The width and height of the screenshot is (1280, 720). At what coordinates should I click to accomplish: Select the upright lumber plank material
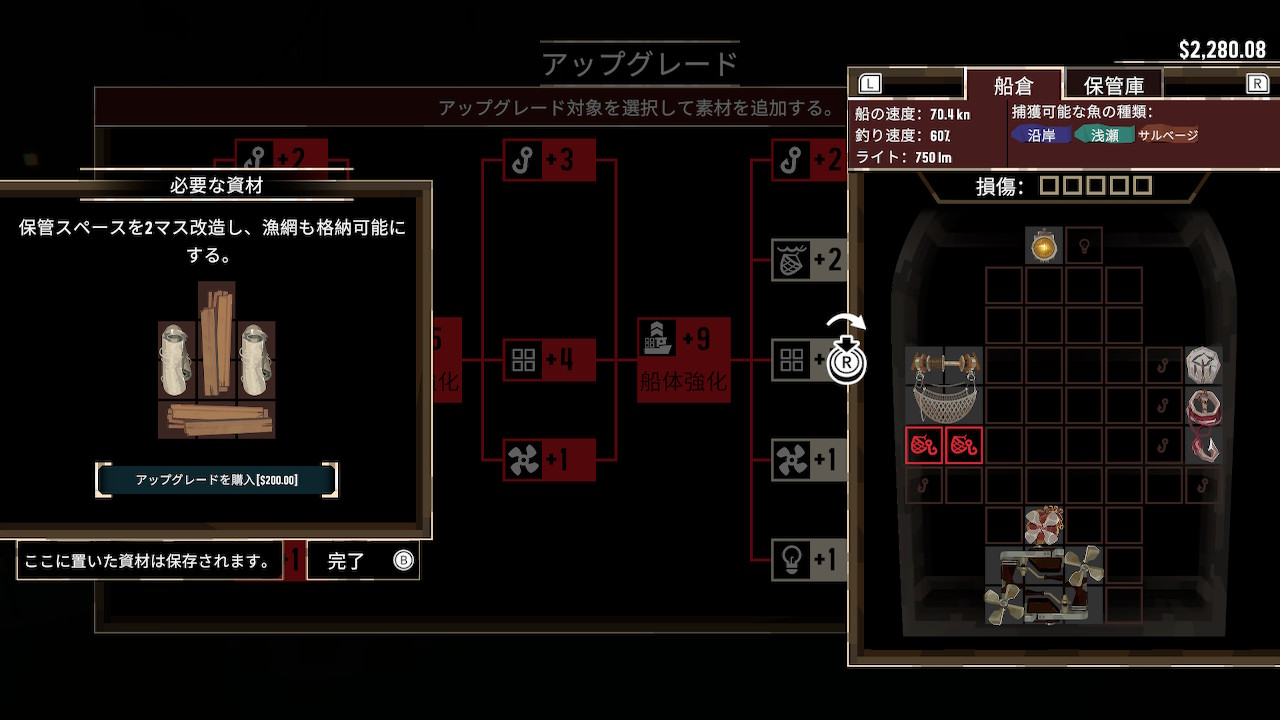point(216,340)
